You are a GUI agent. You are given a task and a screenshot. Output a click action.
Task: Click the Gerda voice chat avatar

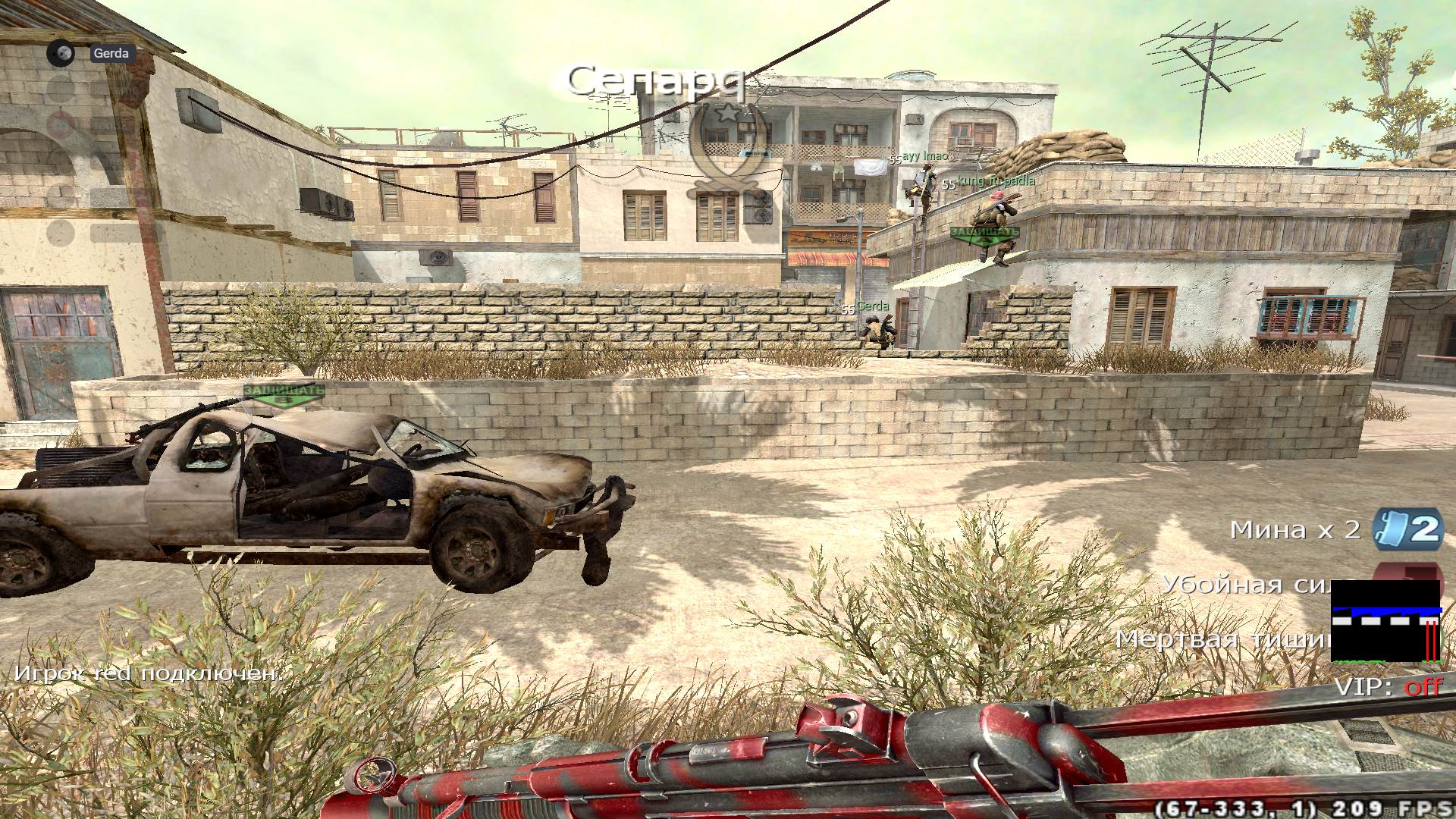tap(61, 53)
